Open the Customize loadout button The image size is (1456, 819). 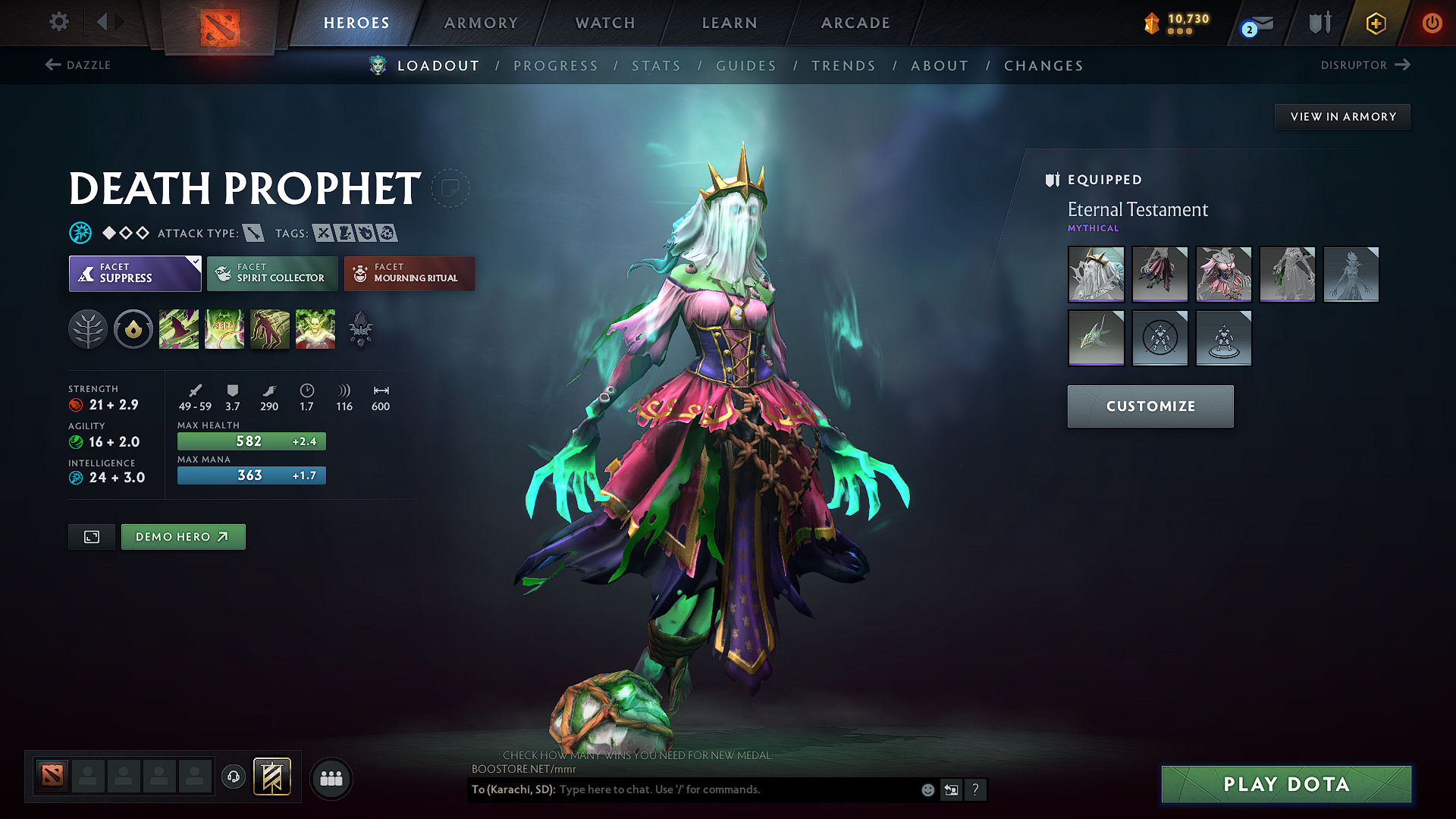[1150, 406]
